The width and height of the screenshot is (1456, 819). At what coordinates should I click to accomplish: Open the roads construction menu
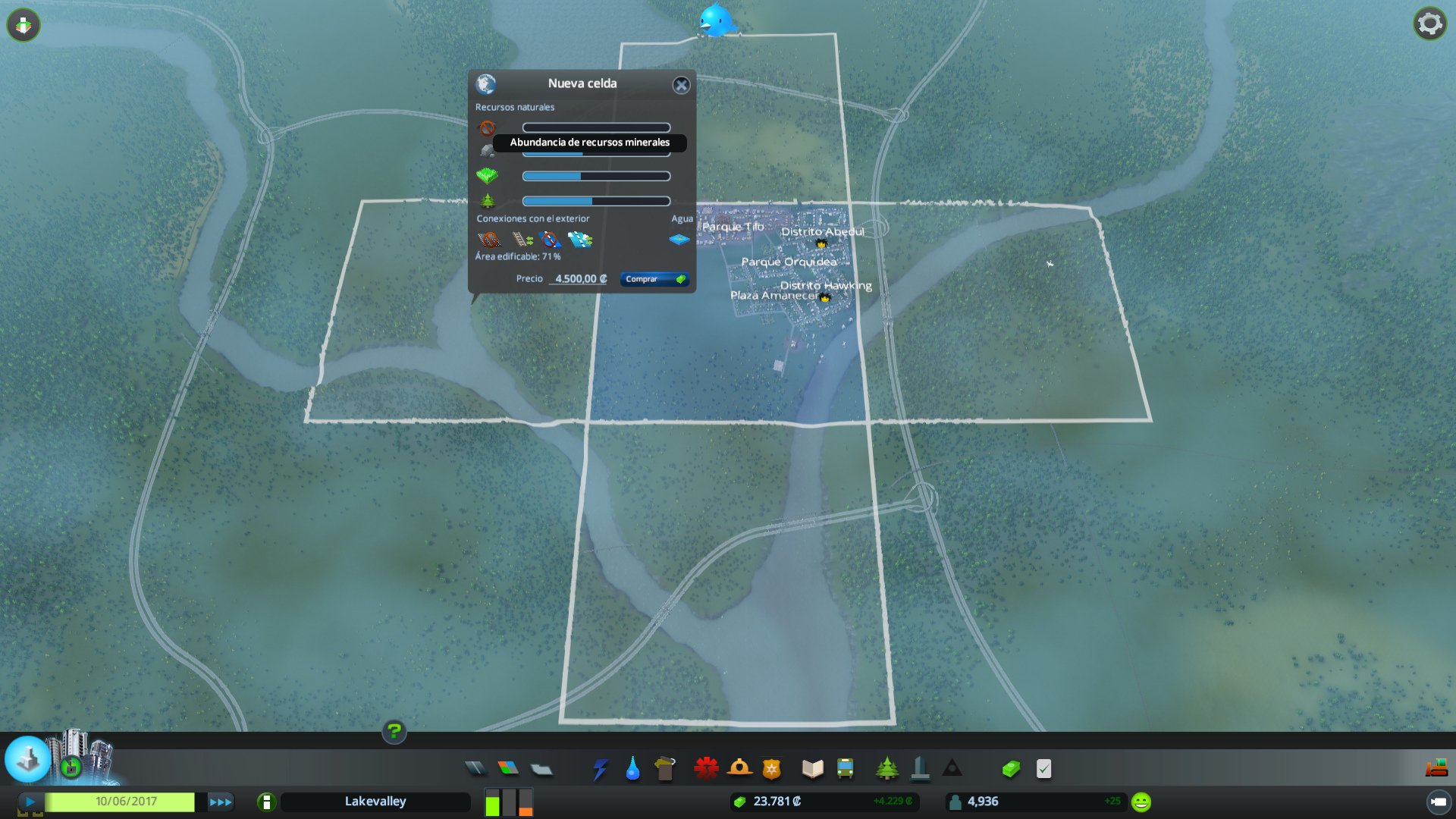(x=474, y=768)
